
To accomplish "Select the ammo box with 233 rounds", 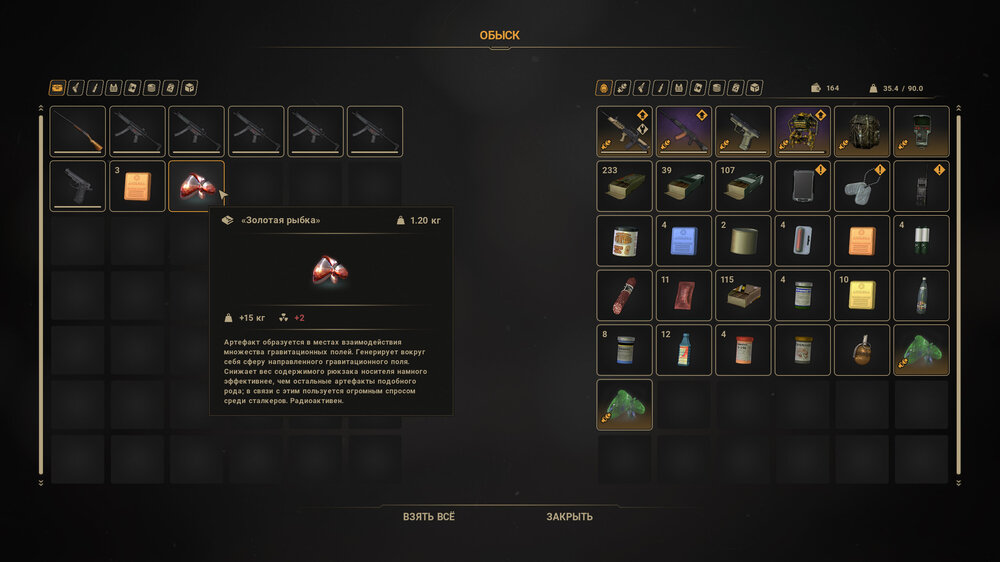I will pyautogui.click(x=625, y=186).
